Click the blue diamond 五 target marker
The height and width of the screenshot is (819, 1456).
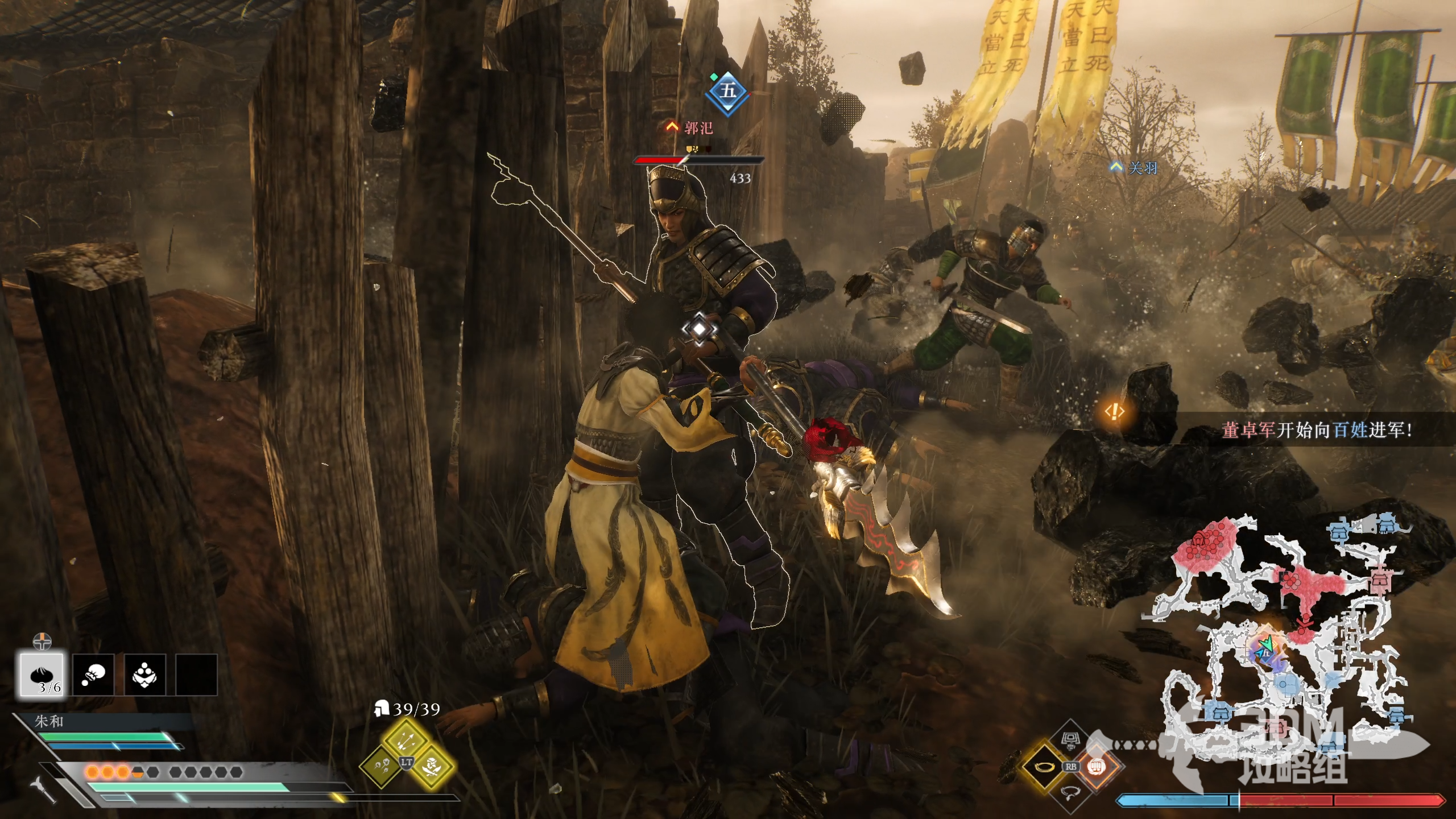coord(728,91)
